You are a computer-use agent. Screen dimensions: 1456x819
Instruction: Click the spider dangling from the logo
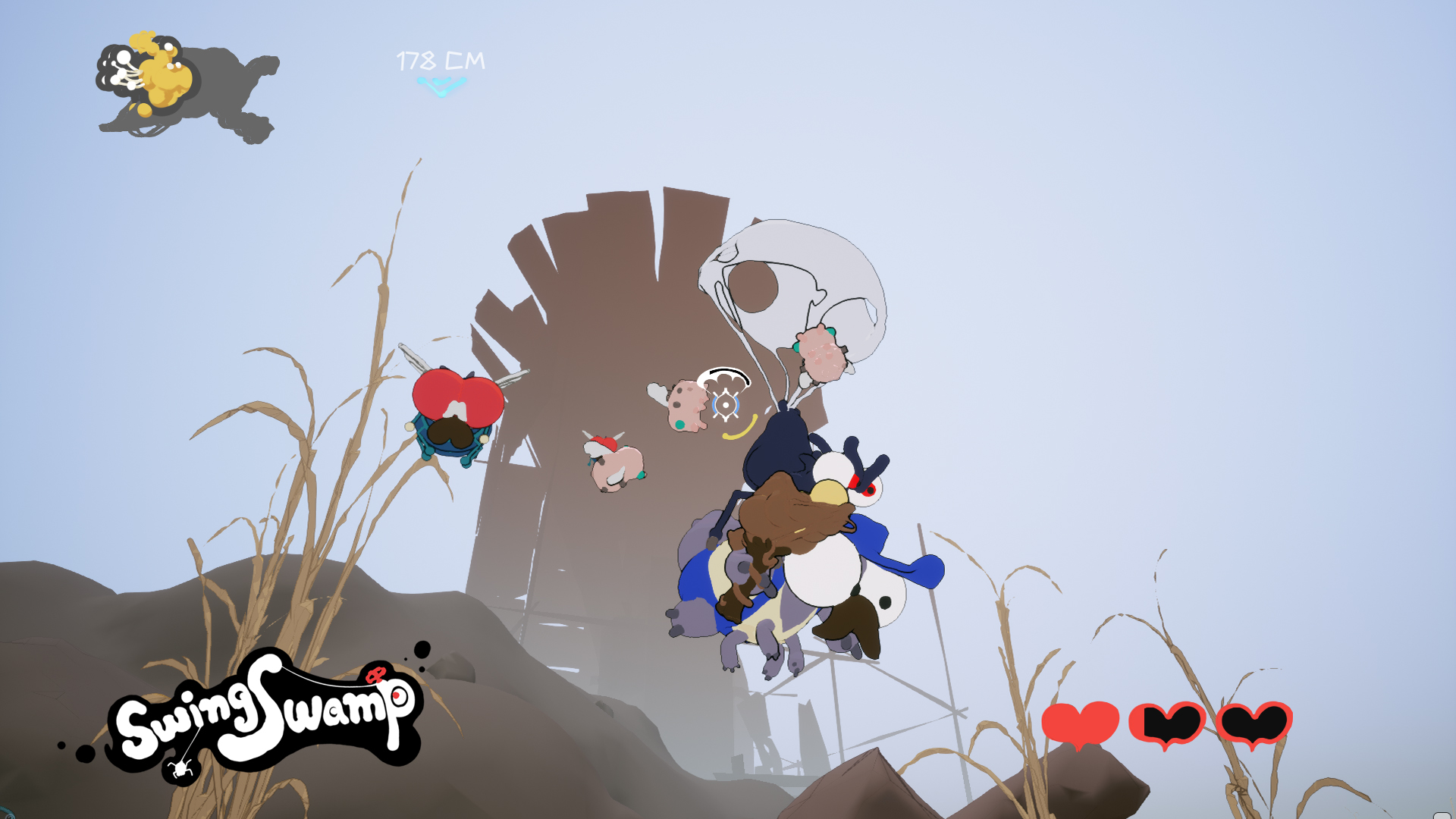click(x=180, y=769)
